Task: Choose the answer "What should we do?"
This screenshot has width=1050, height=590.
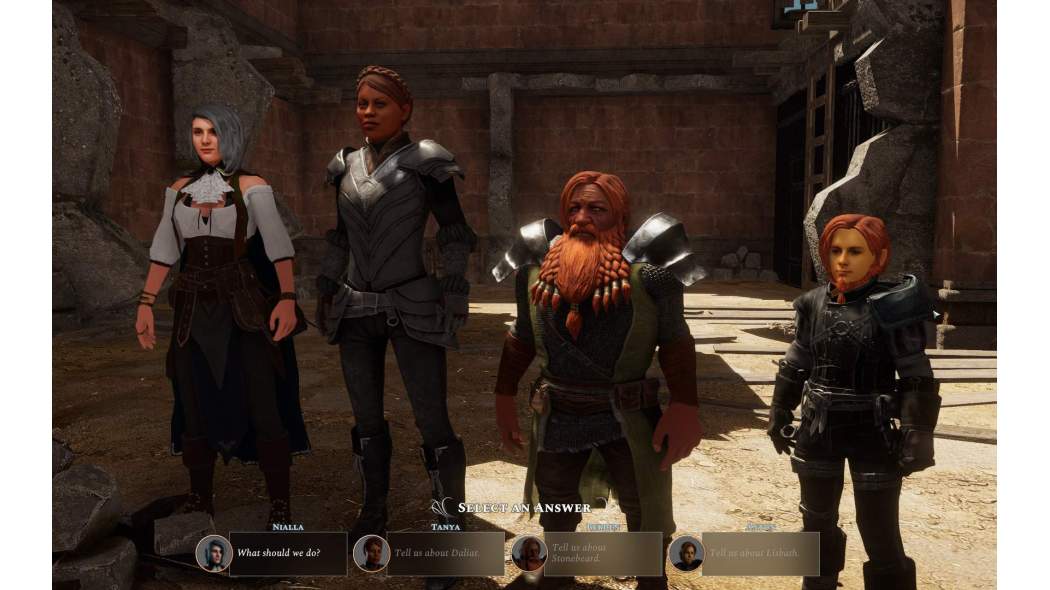Action: 288,553
